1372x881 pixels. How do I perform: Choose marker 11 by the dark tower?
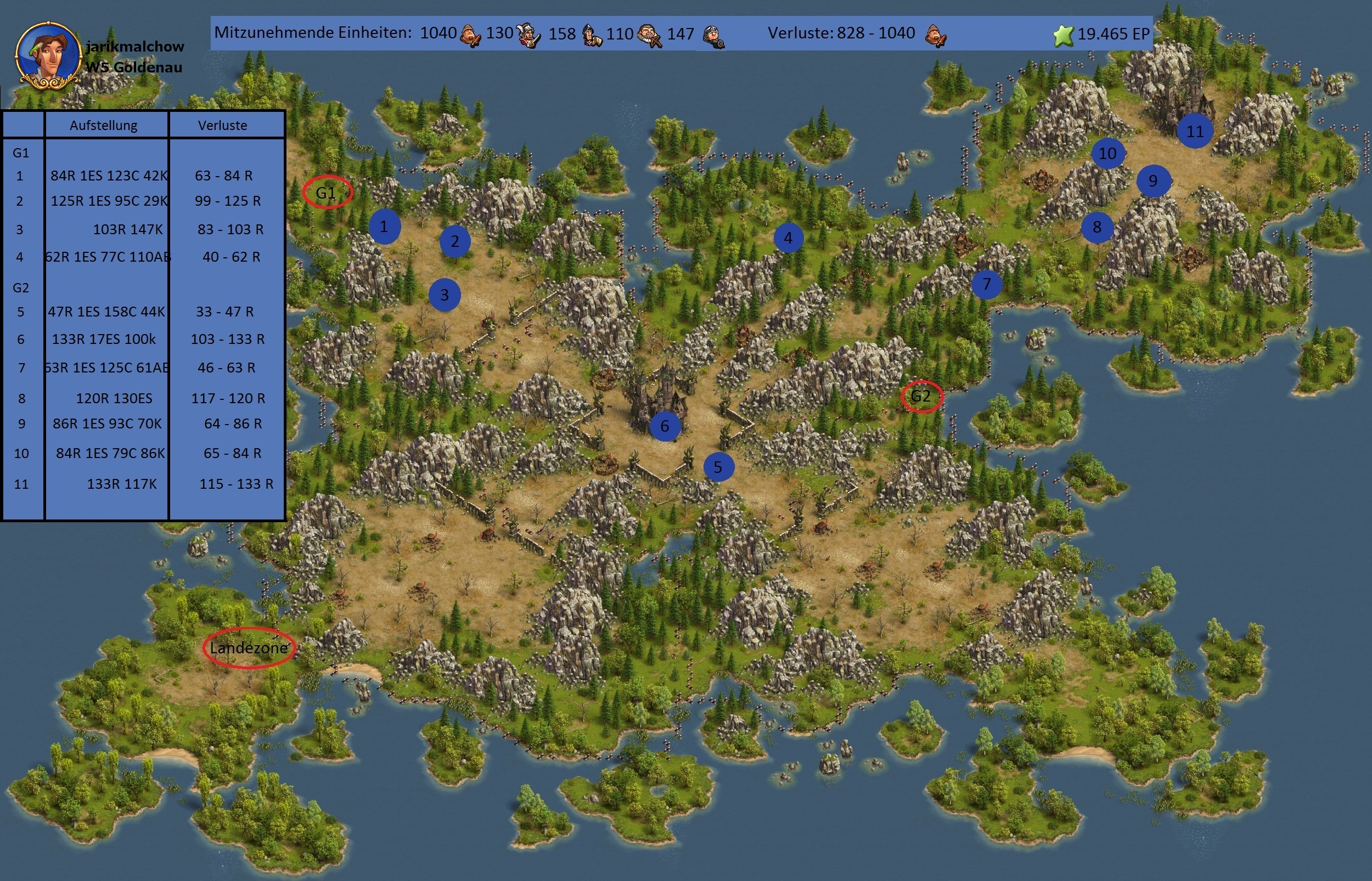pos(1195,132)
